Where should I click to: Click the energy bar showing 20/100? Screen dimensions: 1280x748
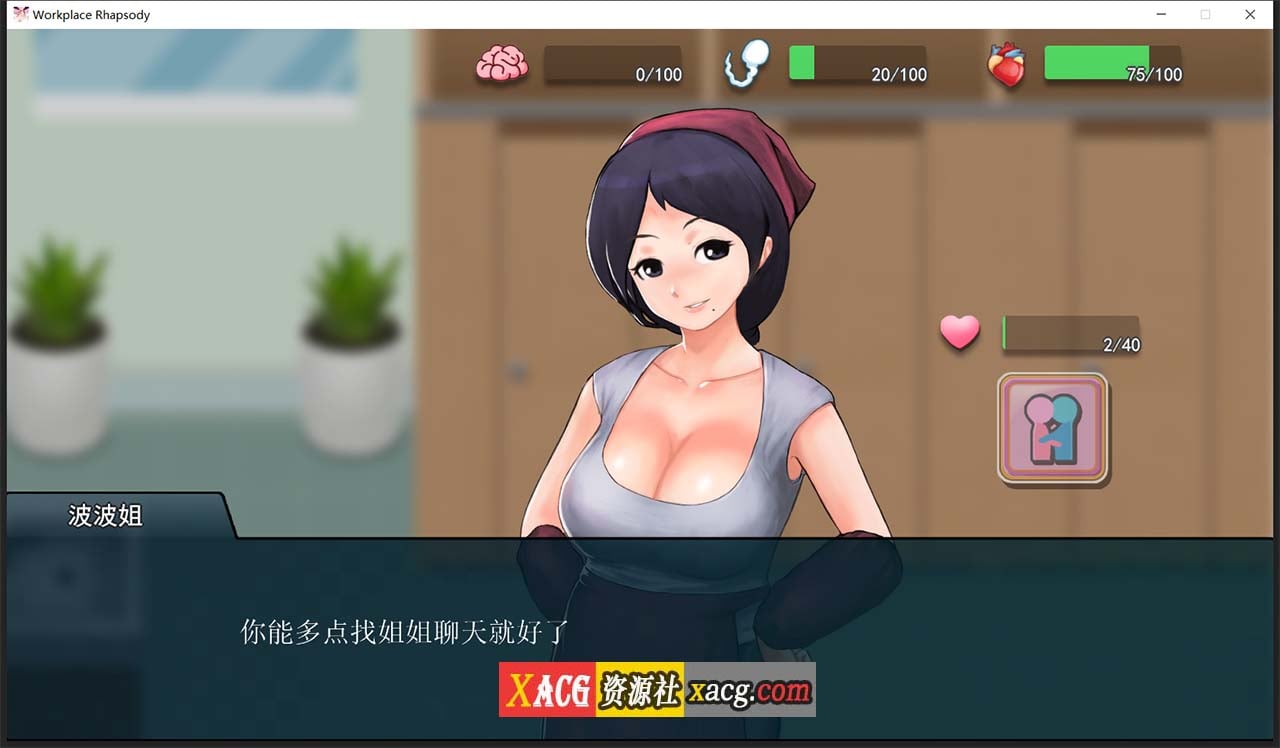(857, 64)
